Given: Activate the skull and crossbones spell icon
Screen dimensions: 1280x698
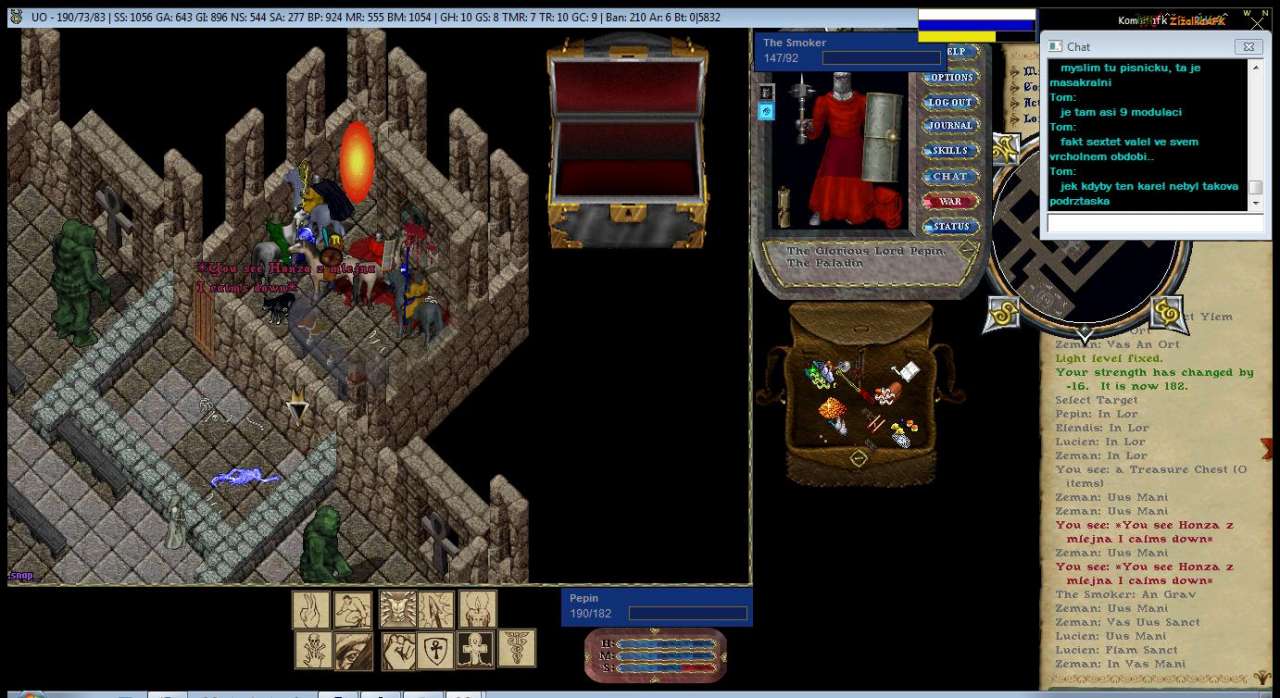Looking at the screenshot, I should 312,651.
